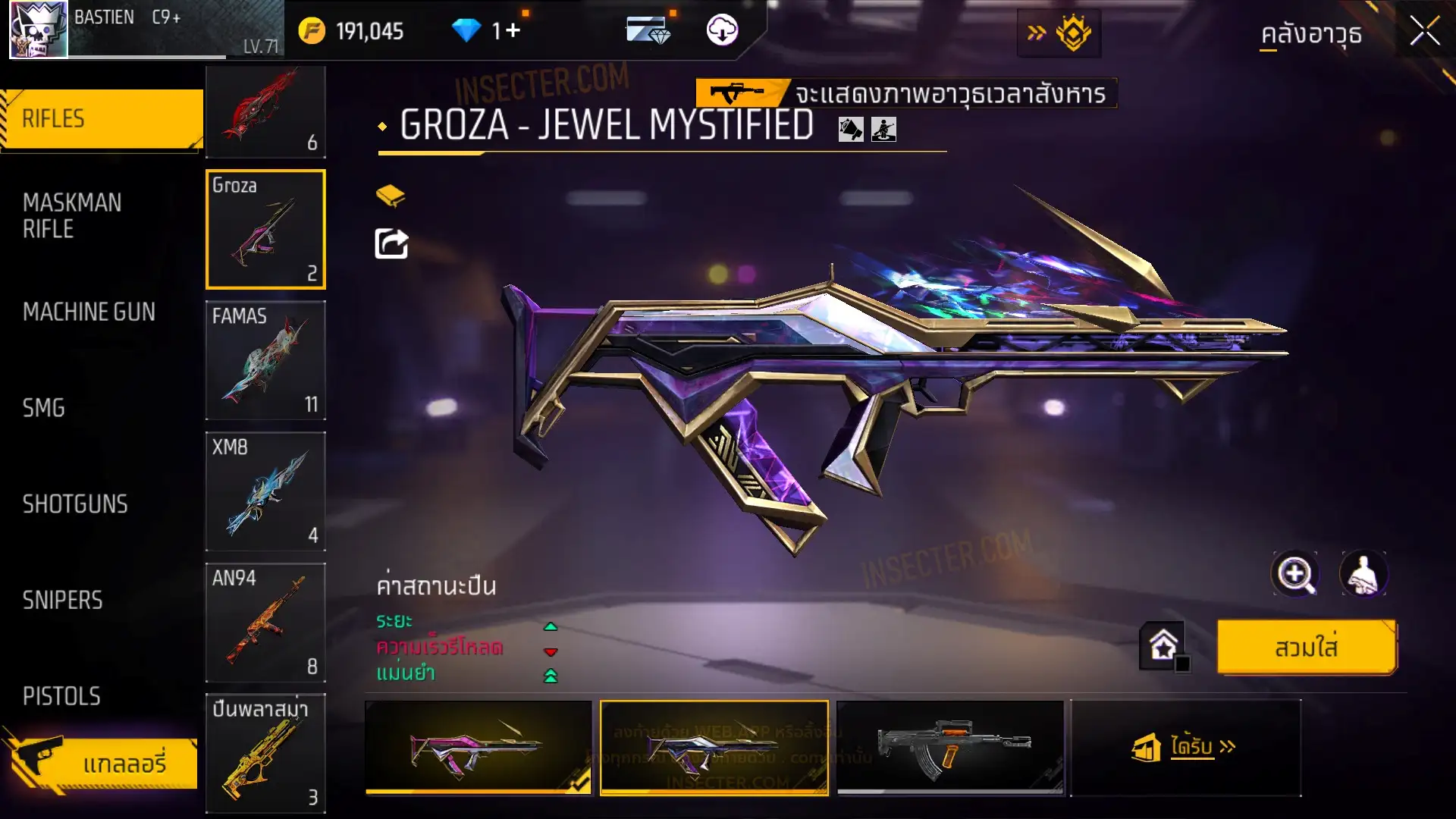The height and width of the screenshot is (819, 1456).
Task: Show the Shotguns category
Action: (75, 504)
